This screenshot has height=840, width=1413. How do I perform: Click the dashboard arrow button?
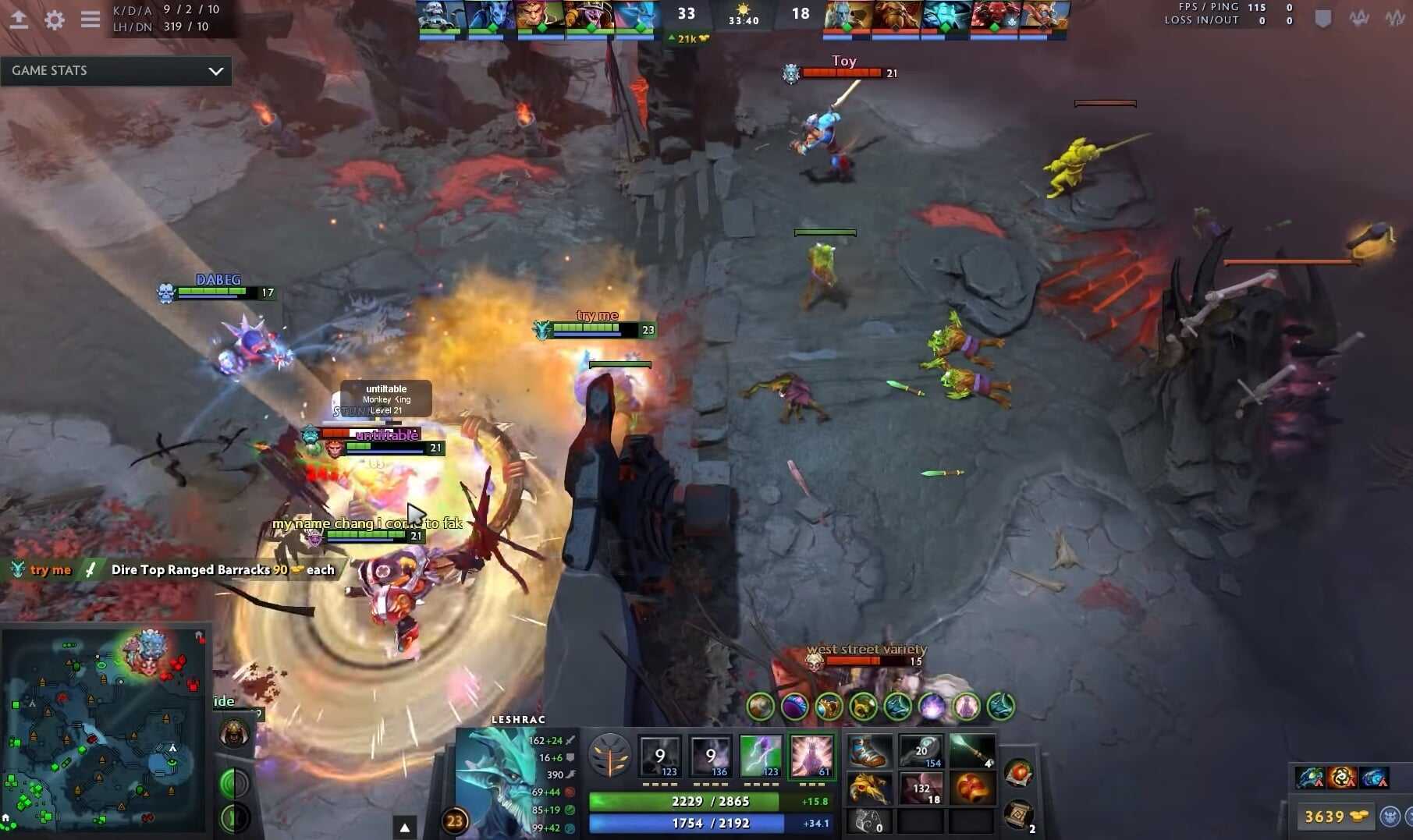click(19, 19)
